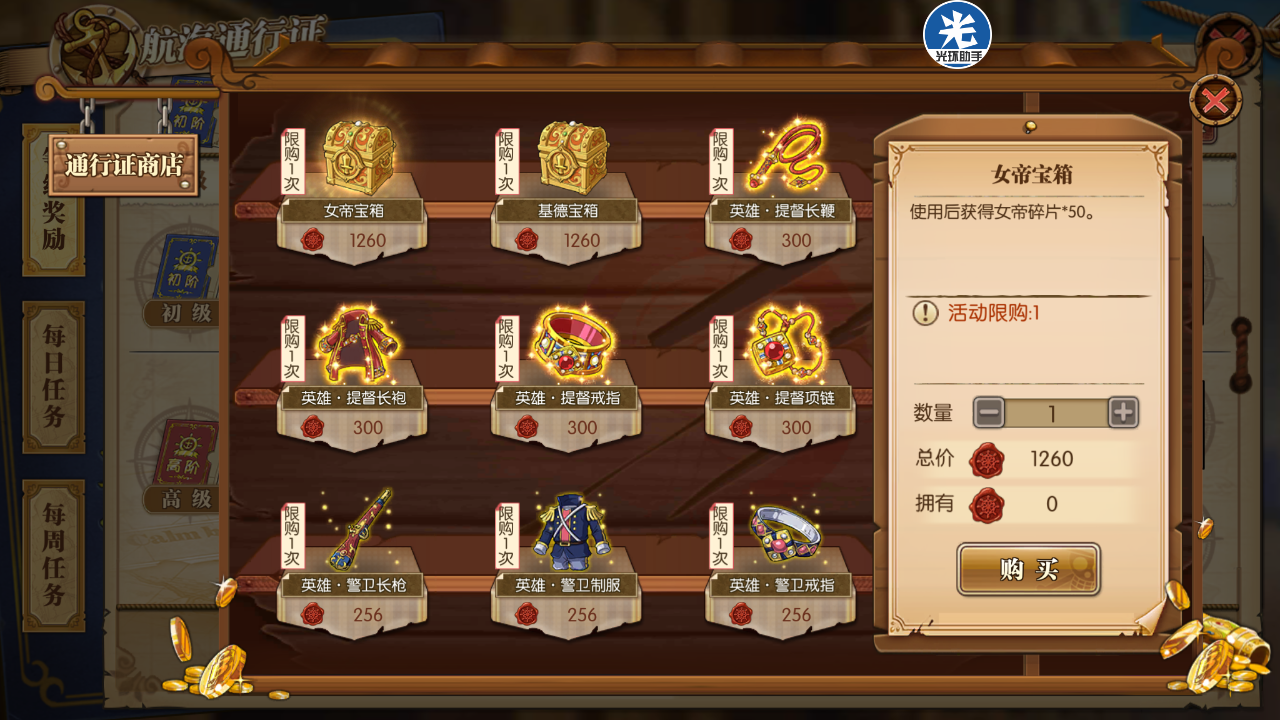This screenshot has width=1280, height=720.
Task: Click the 购买 purchase button
Action: (1028, 569)
